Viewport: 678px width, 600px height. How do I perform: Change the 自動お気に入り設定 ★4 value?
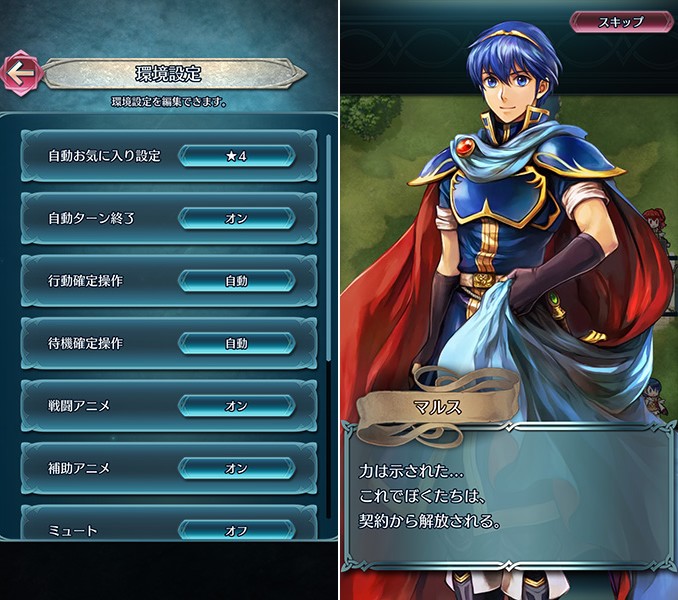(x=236, y=156)
